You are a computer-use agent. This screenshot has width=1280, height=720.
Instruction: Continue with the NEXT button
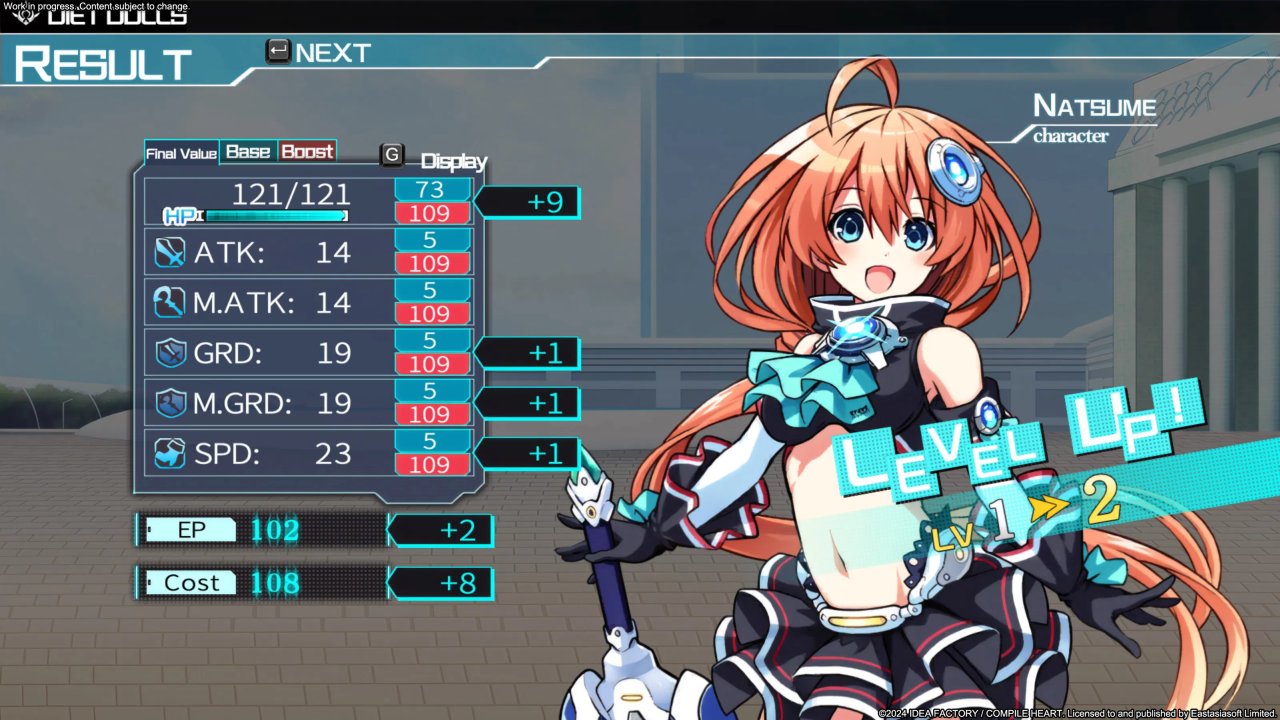[318, 53]
